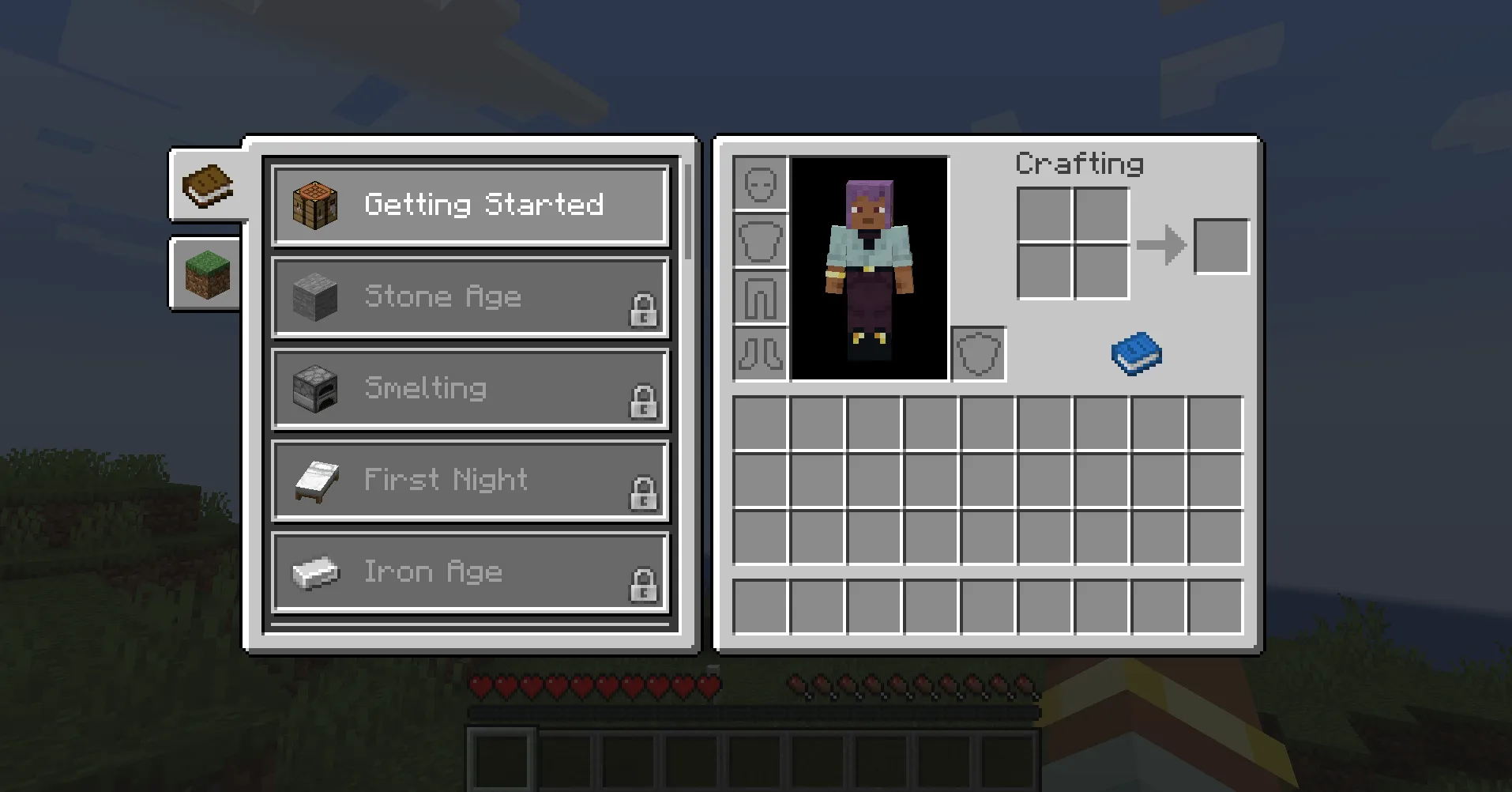Select the helmet armor slot
1512x792 pixels.
point(760,183)
